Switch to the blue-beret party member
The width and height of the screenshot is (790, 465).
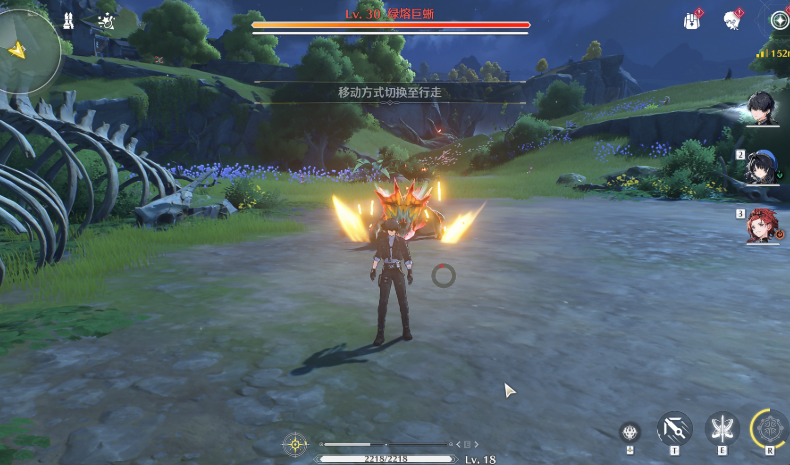764,167
